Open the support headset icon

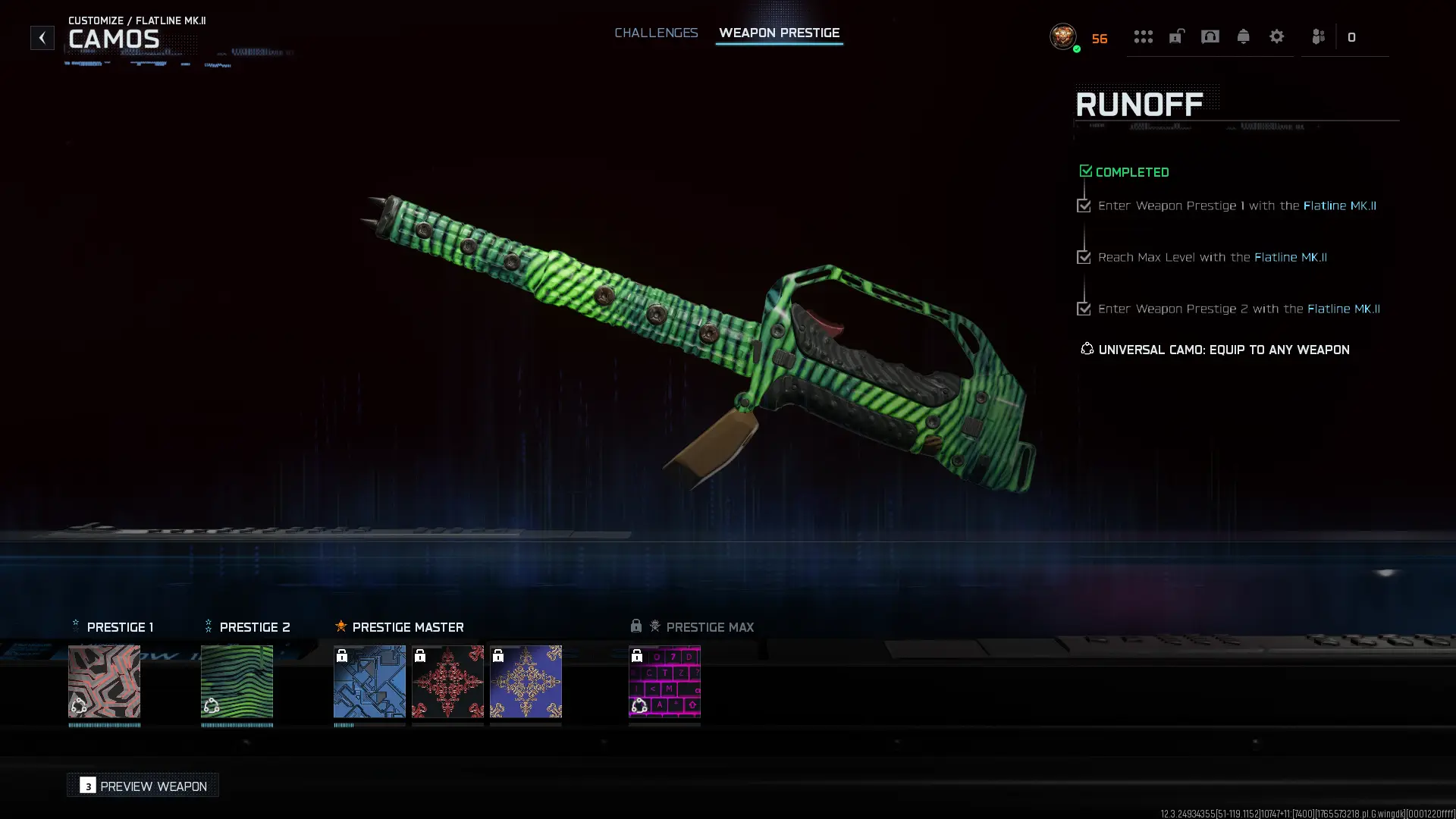click(1210, 36)
